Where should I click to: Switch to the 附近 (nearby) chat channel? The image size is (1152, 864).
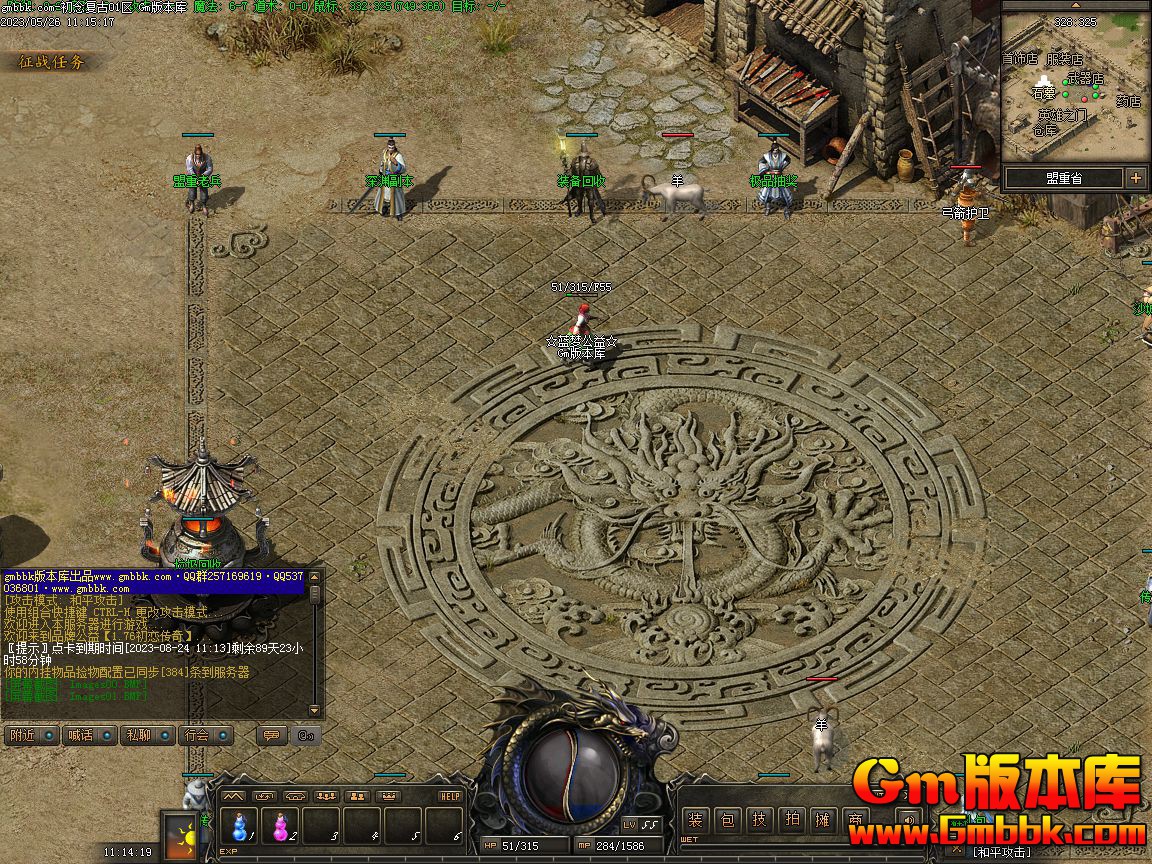pyautogui.click(x=21, y=735)
